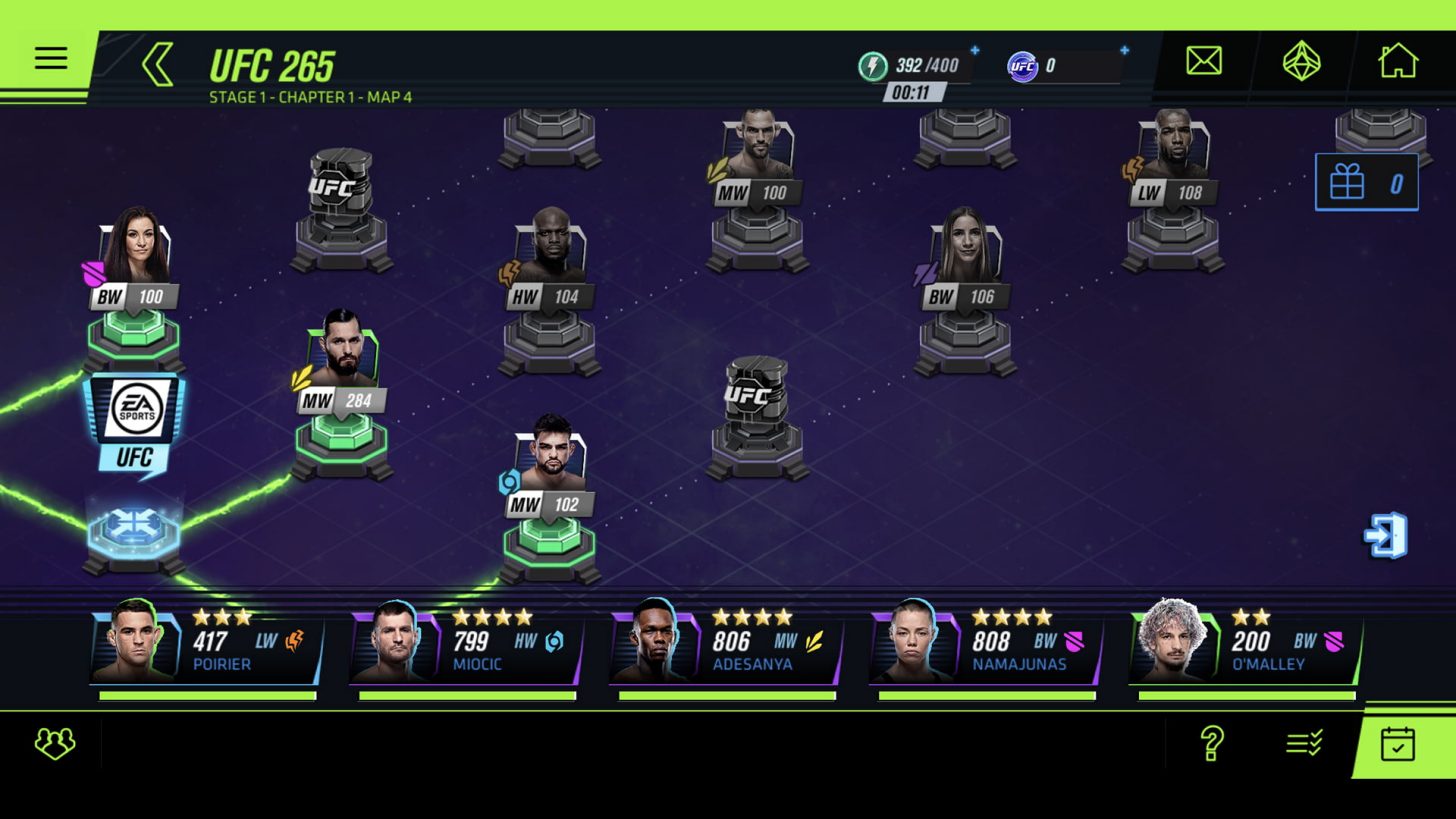Open the calendar events button
This screenshot has width=1456, height=819.
(x=1397, y=744)
